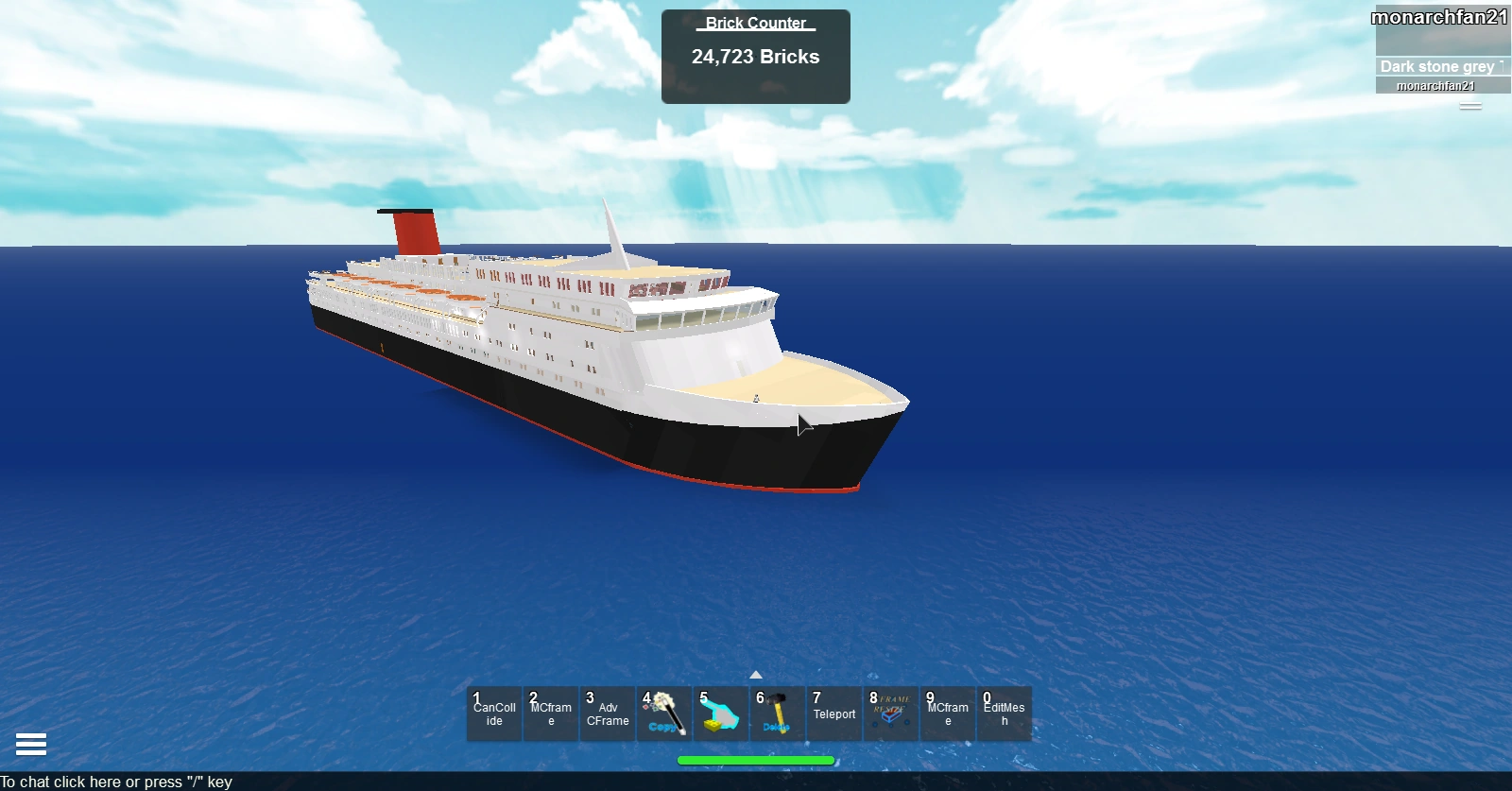The image size is (1512, 791).
Task: Select the Copy wand tool in slot 4
Action: pos(664,714)
